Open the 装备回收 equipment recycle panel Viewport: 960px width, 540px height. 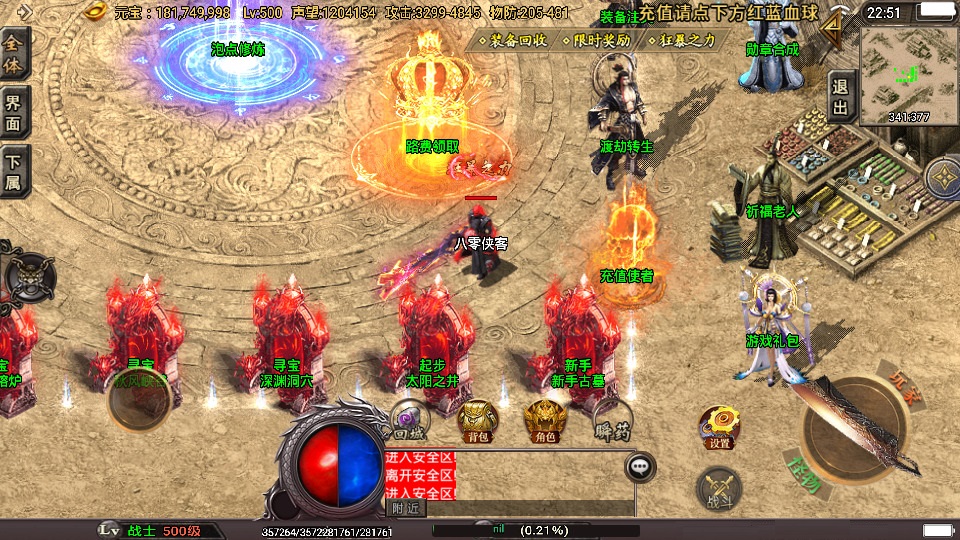click(513, 41)
